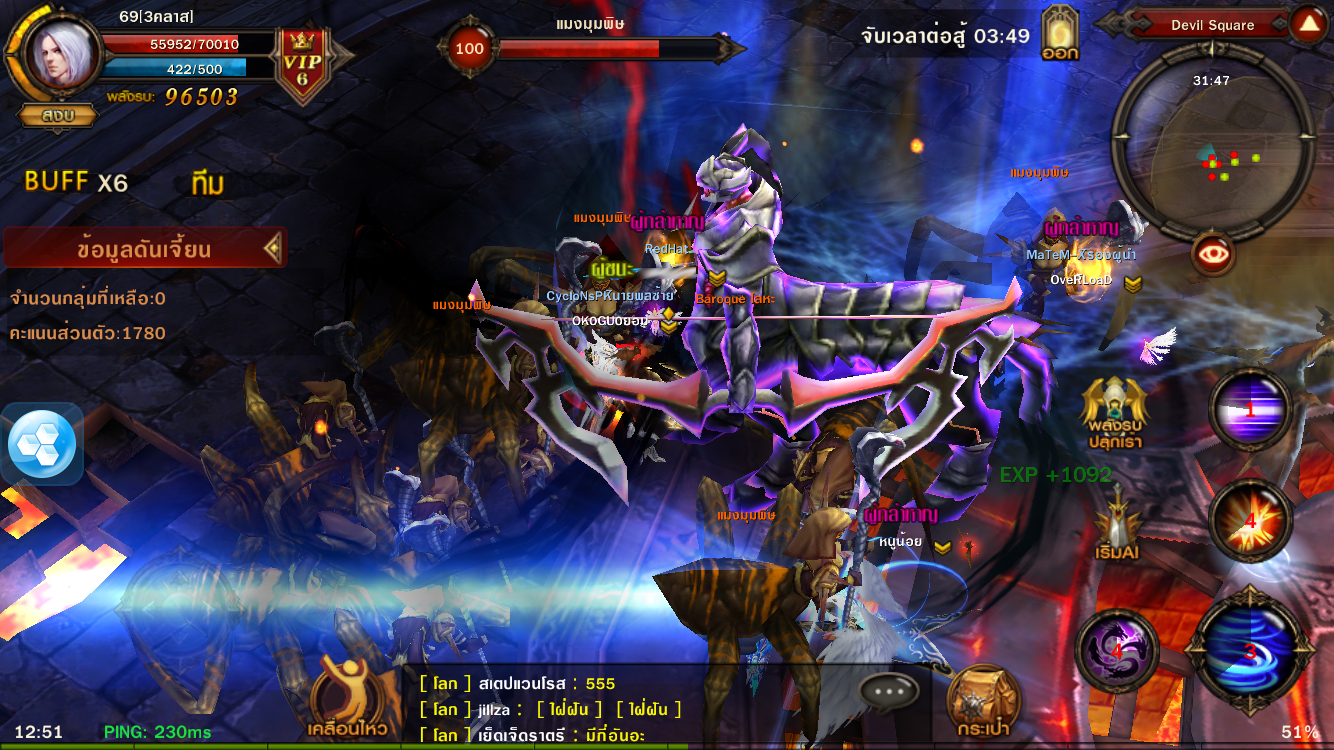
Task: Open the player character portrait
Action: tap(60, 53)
